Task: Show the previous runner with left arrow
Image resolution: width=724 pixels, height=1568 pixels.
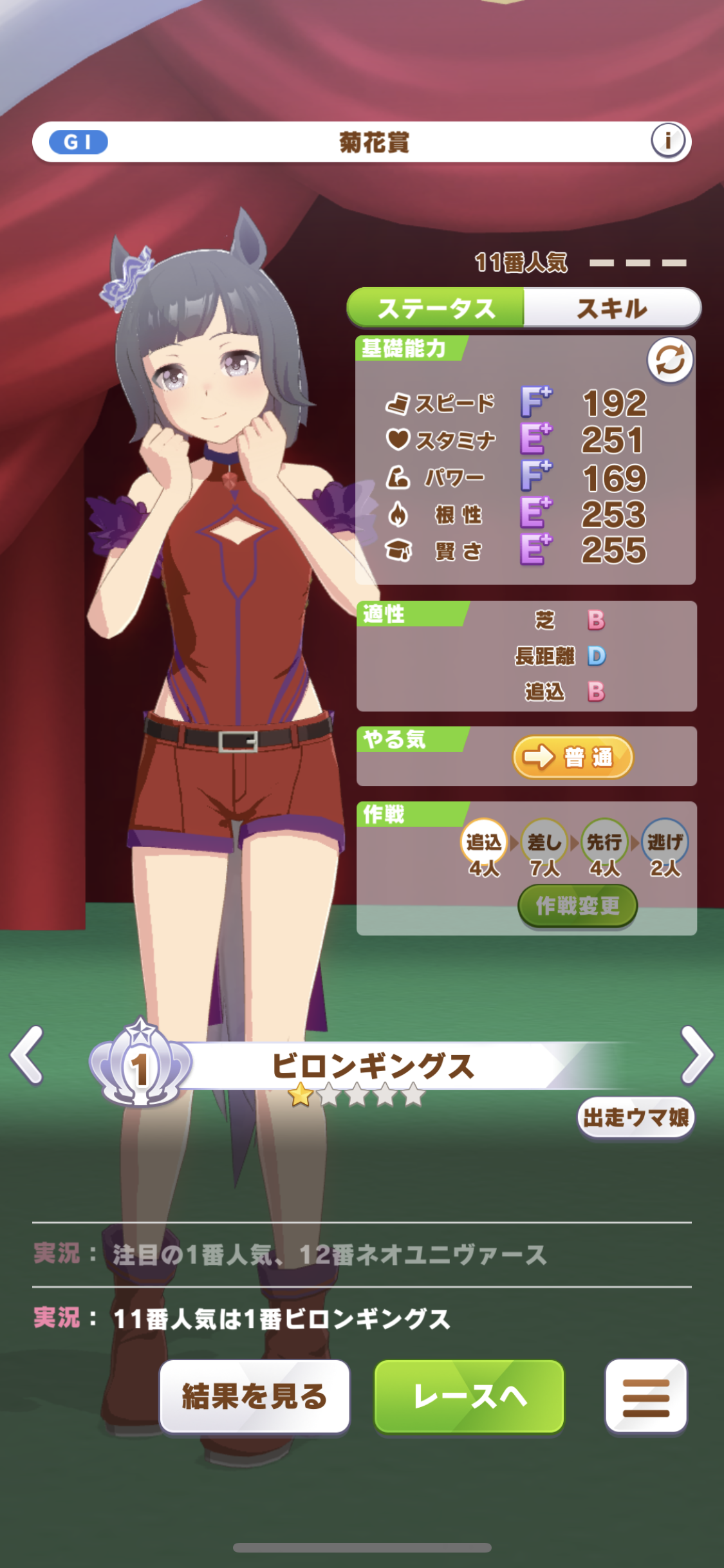Action: click(x=27, y=1055)
